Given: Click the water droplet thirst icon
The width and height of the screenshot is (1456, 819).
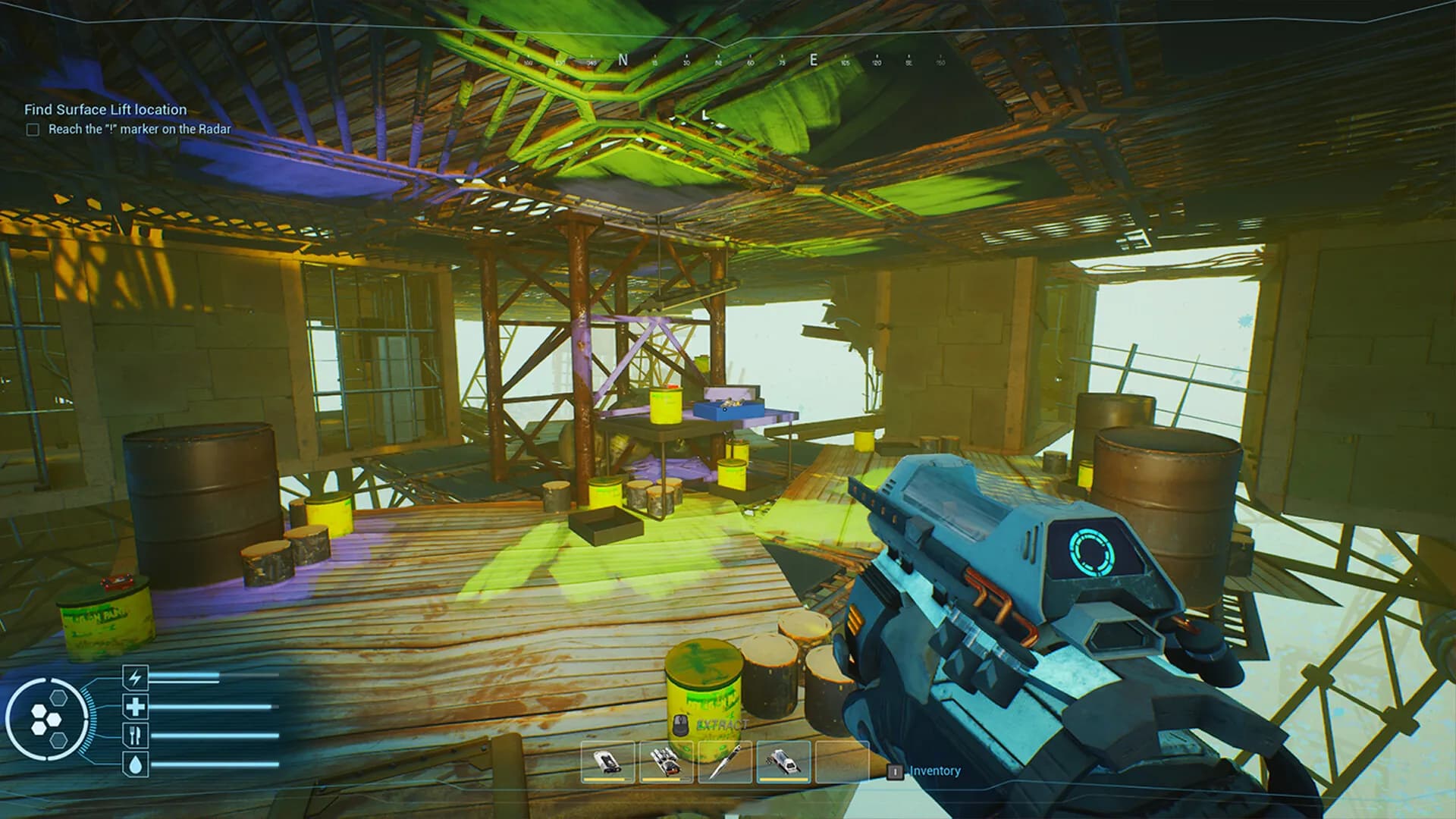Looking at the screenshot, I should pyautogui.click(x=136, y=764).
